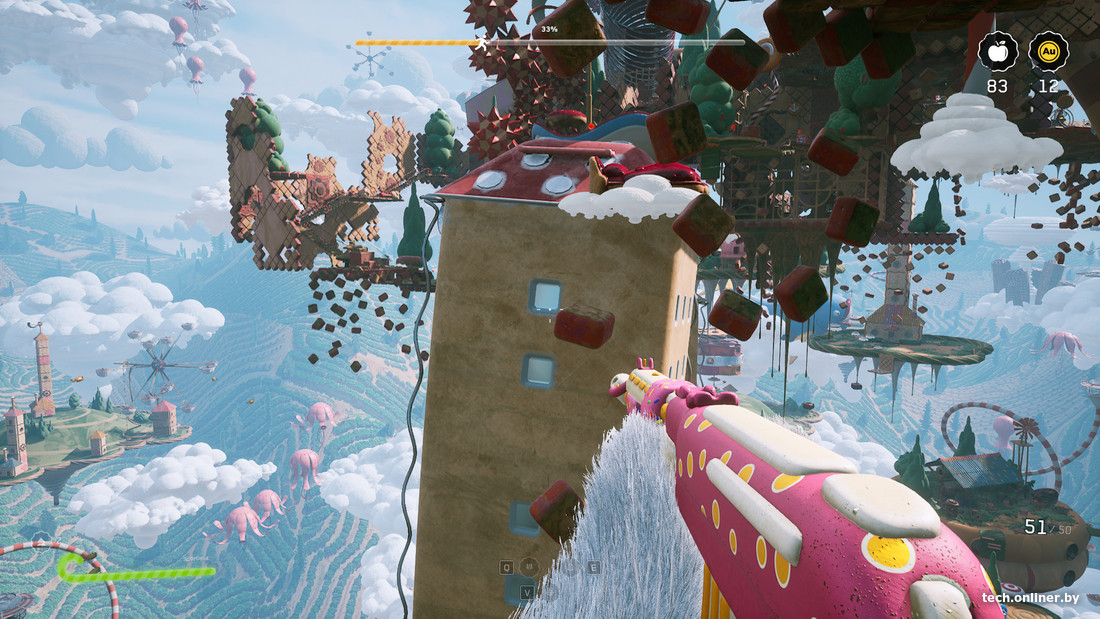Activate the ability icon beside the Q key

[x=529, y=567]
